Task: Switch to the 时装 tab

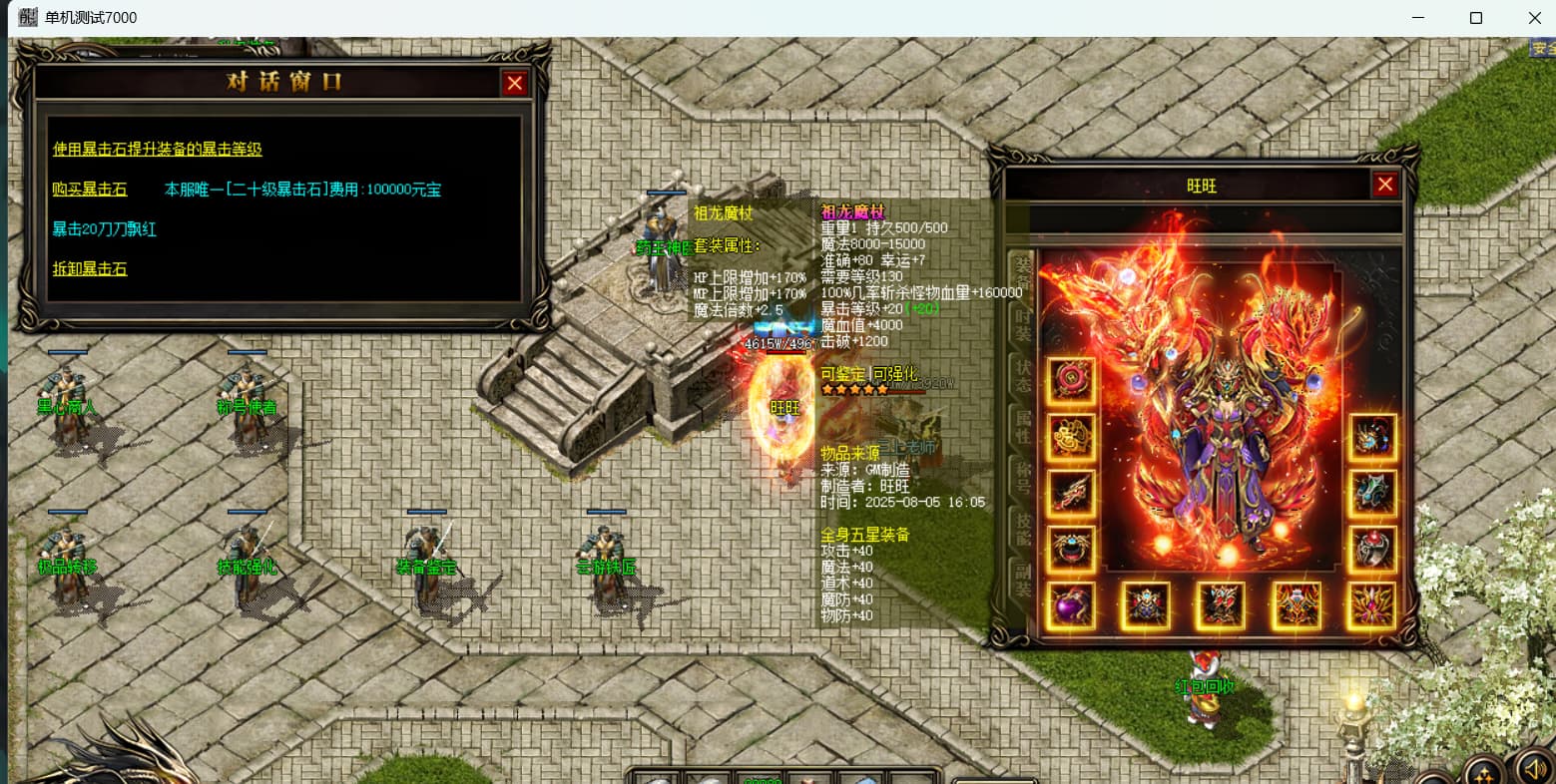Action: coord(1023,324)
